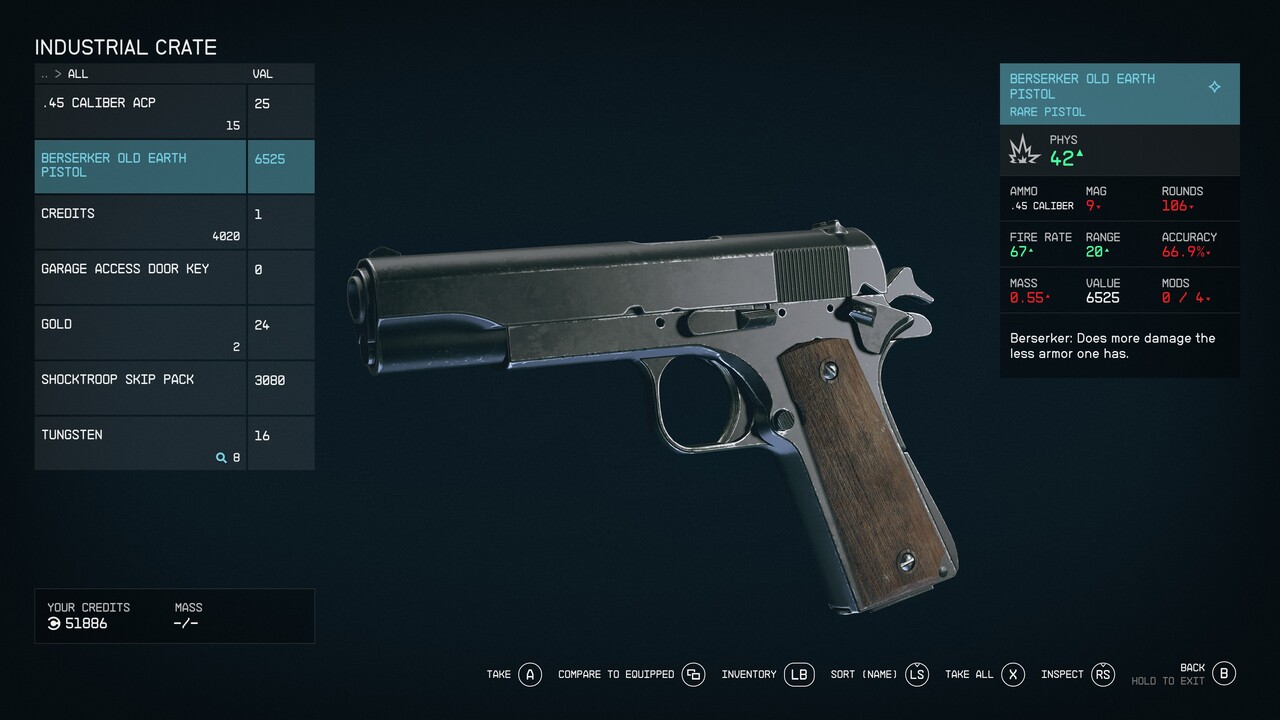Screen dimensions: 1280x720
Task: Switch to your Inventory
Action: pyautogui.click(x=799, y=675)
